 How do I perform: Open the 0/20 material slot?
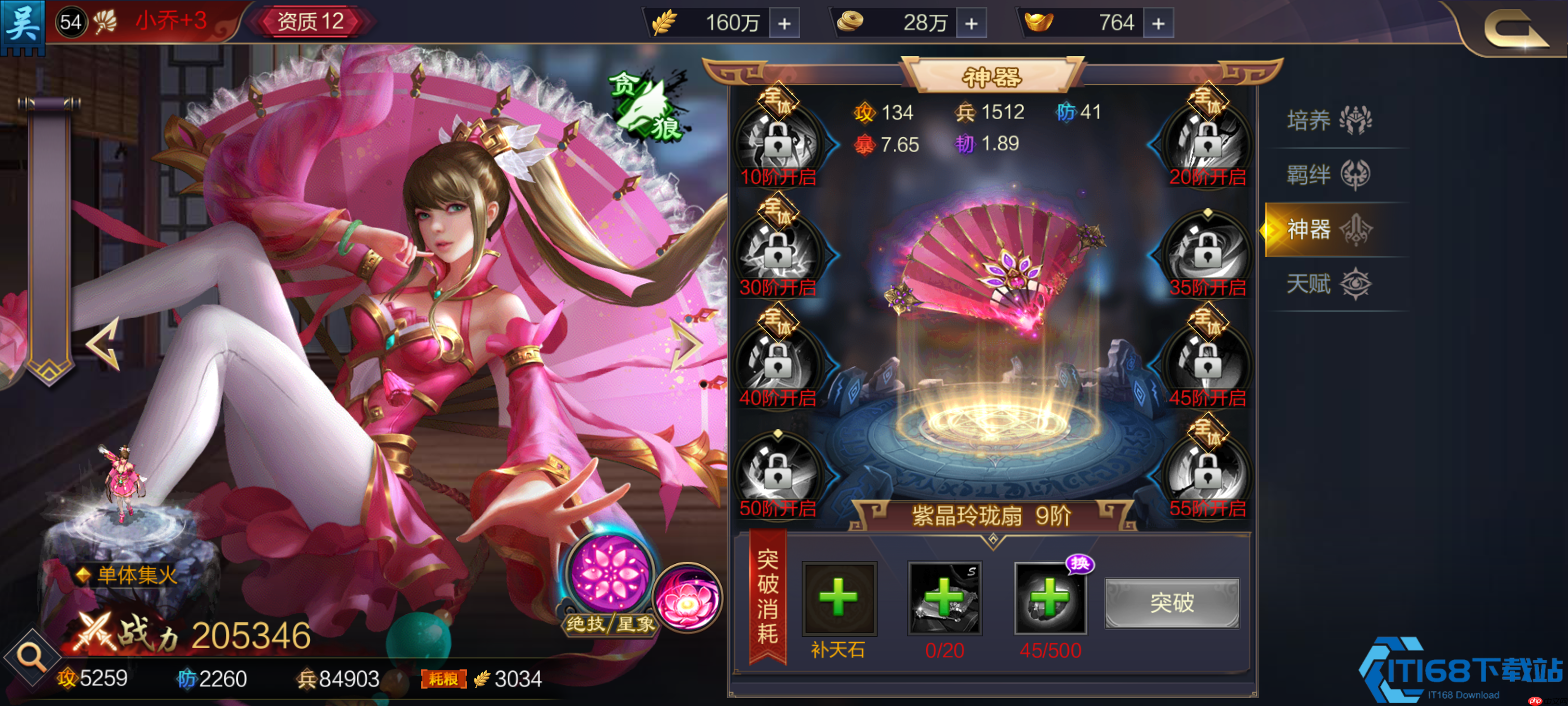point(944,598)
